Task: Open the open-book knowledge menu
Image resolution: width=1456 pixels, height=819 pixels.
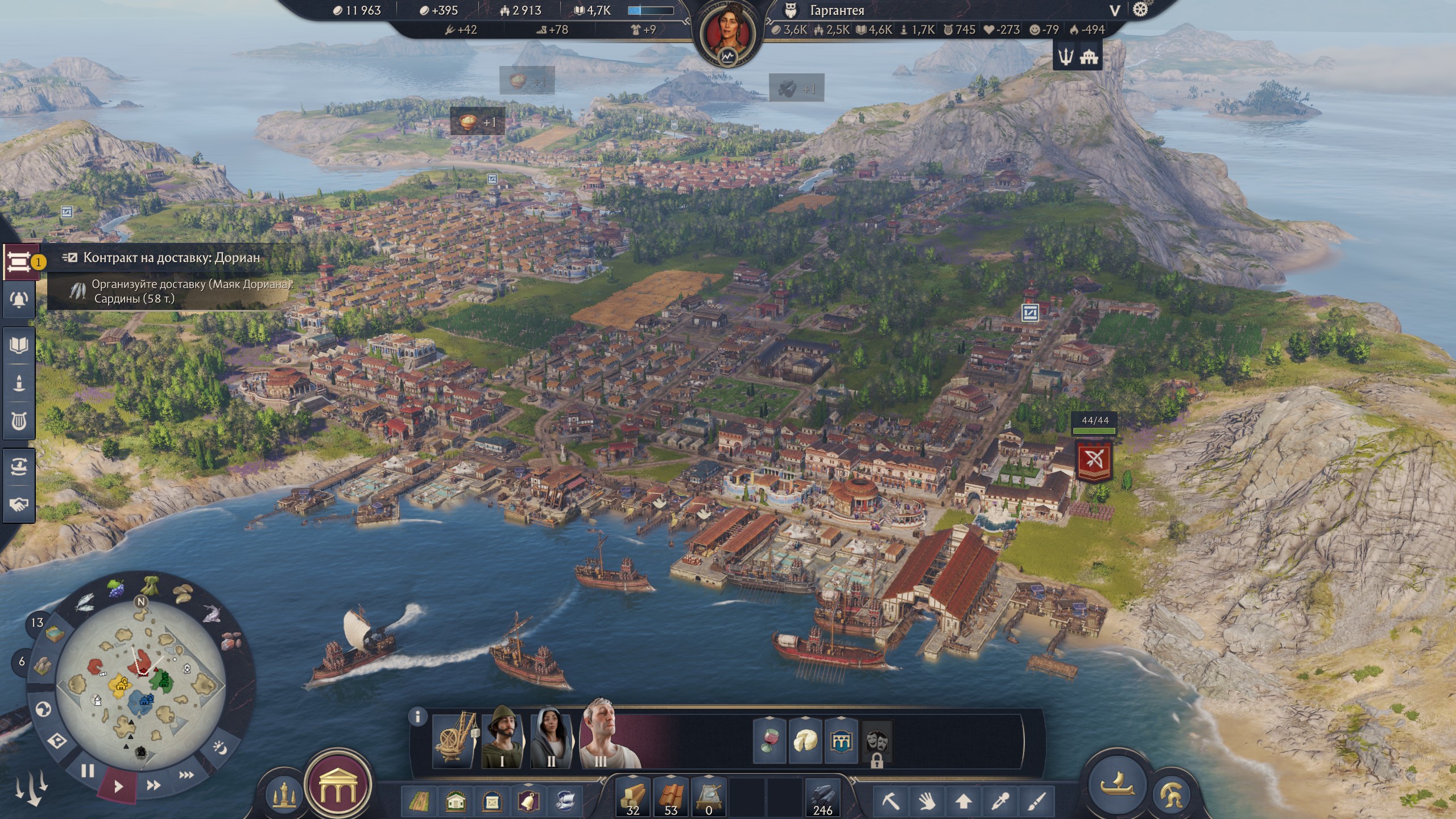Action: 19,345
